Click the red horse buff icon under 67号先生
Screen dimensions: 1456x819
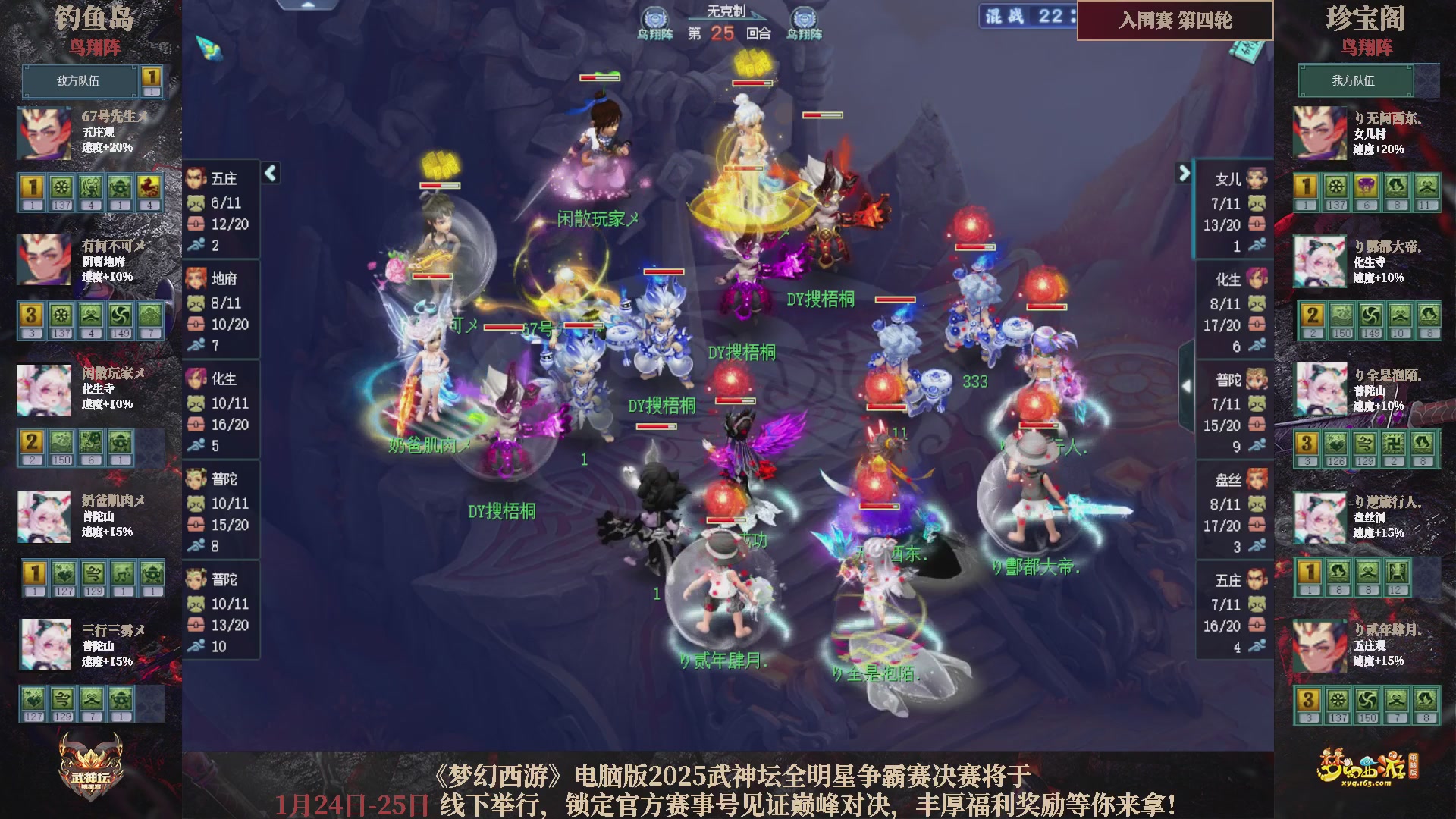click(150, 187)
